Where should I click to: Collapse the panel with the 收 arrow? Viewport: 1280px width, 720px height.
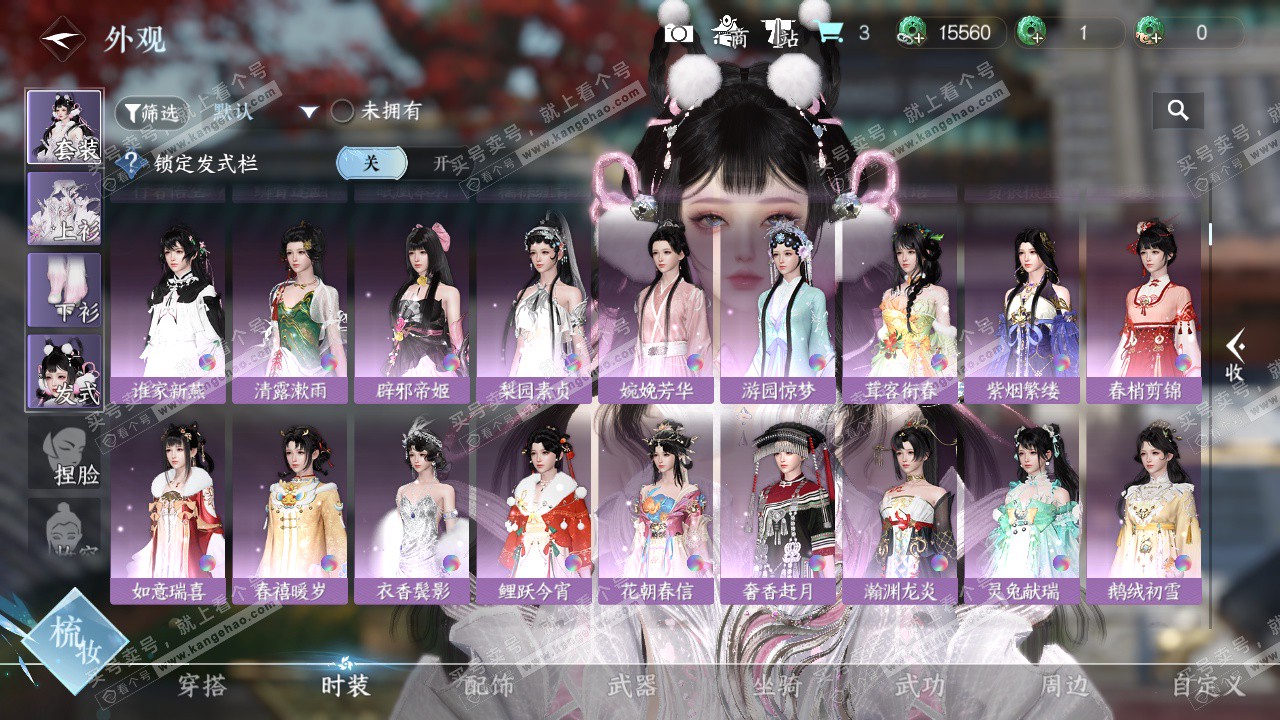[x=1235, y=355]
